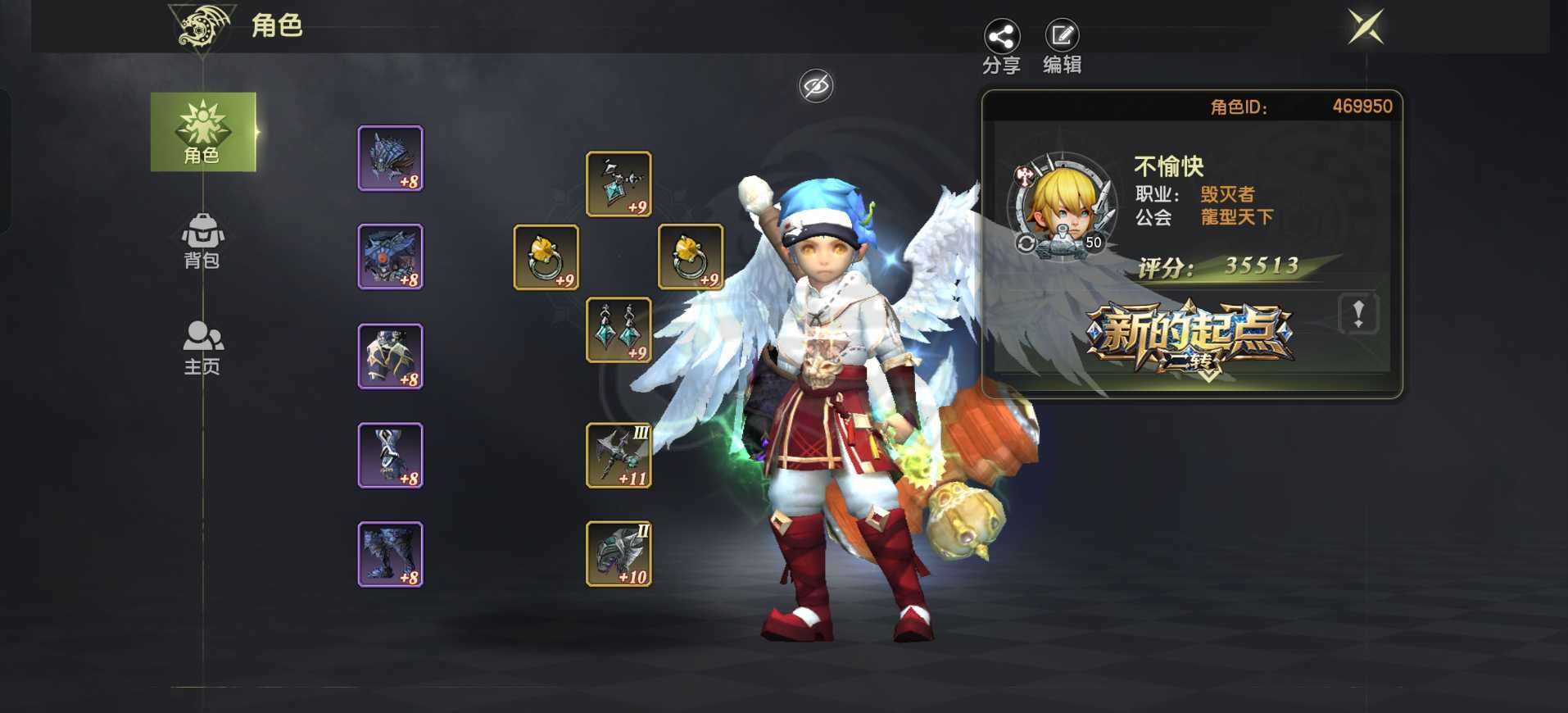Open the 背包 backpack tab

[x=202, y=241]
